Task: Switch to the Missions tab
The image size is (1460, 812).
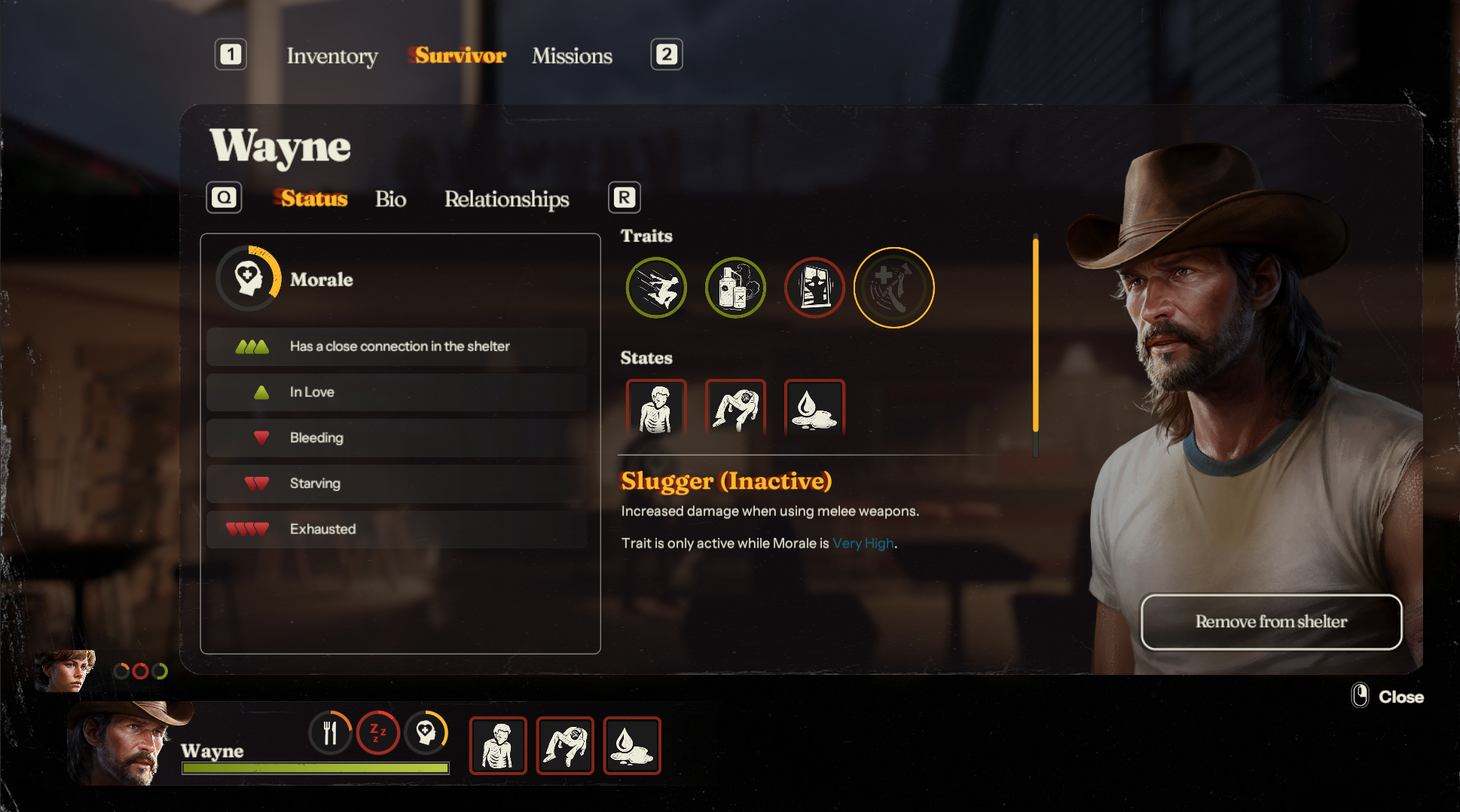Action: point(572,56)
